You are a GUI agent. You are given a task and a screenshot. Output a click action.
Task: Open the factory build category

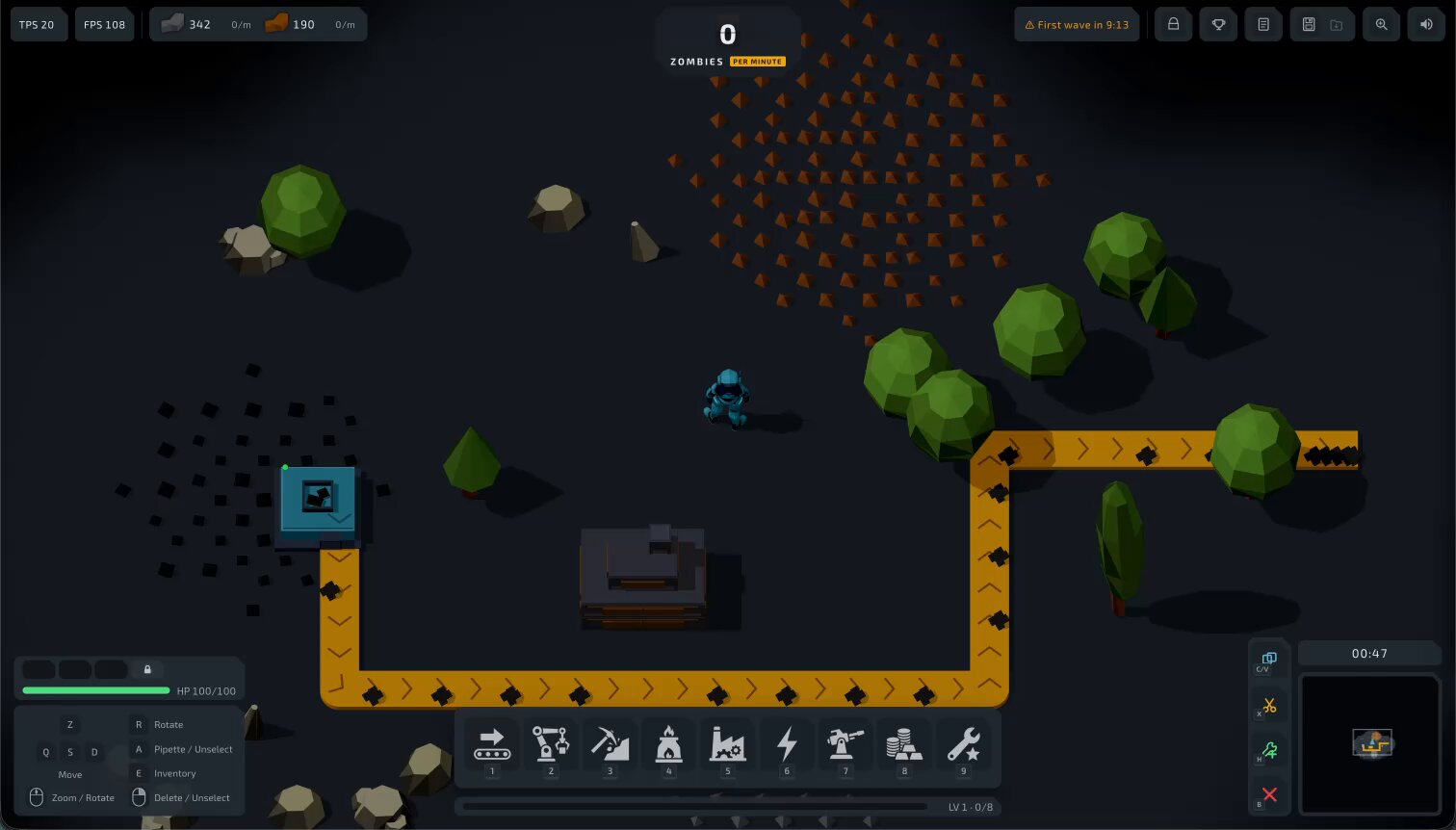(x=728, y=744)
